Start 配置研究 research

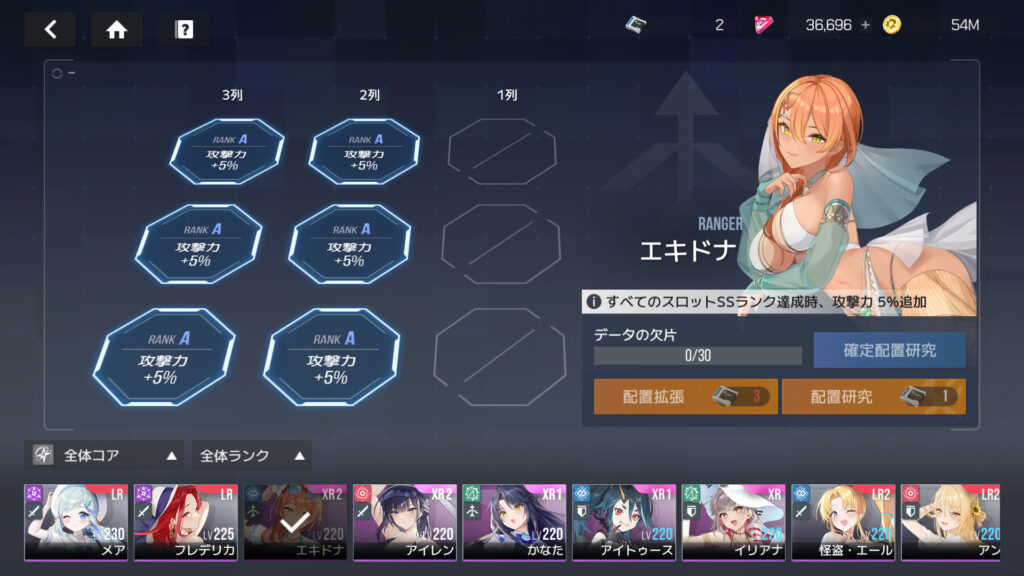[873, 396]
